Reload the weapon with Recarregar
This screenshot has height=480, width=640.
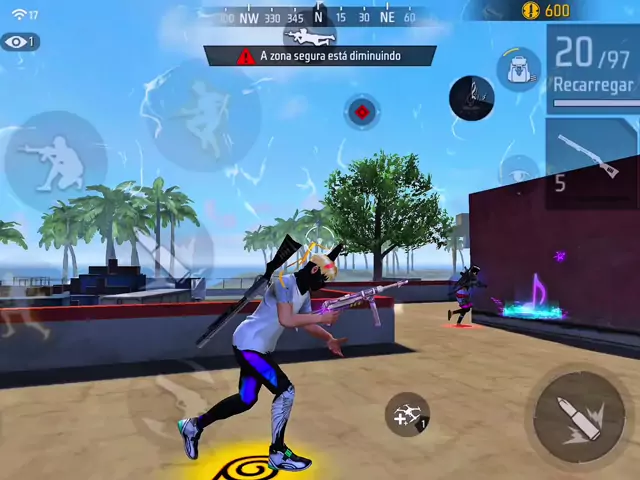593,85
